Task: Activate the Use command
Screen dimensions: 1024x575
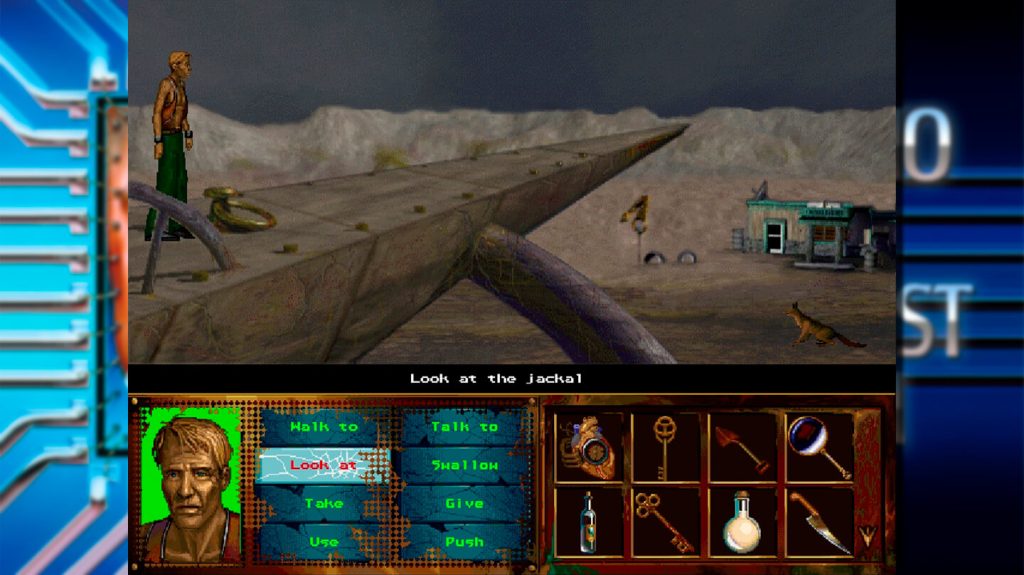Action: (x=323, y=541)
